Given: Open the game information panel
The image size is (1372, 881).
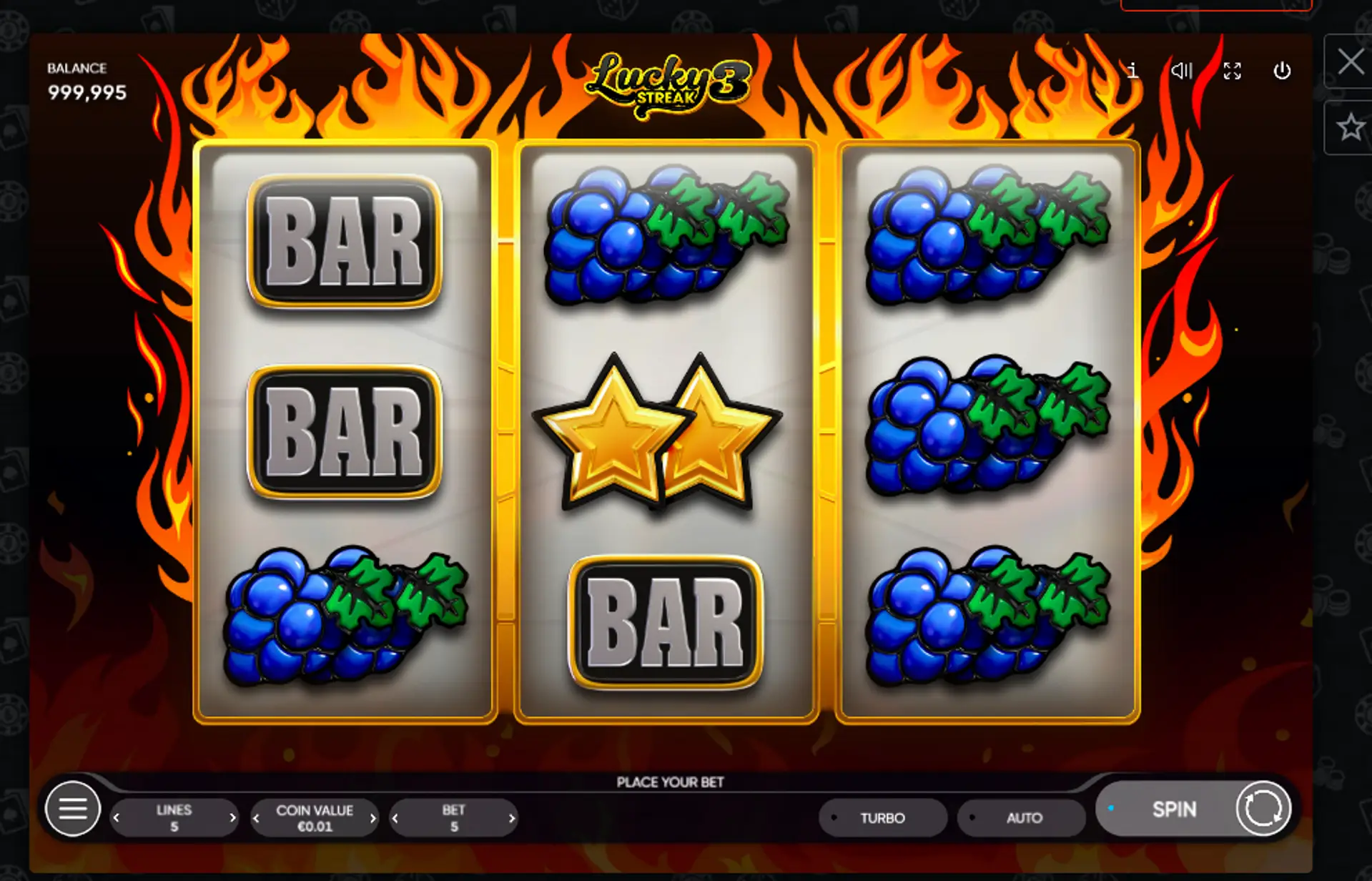Looking at the screenshot, I should point(1132,71).
